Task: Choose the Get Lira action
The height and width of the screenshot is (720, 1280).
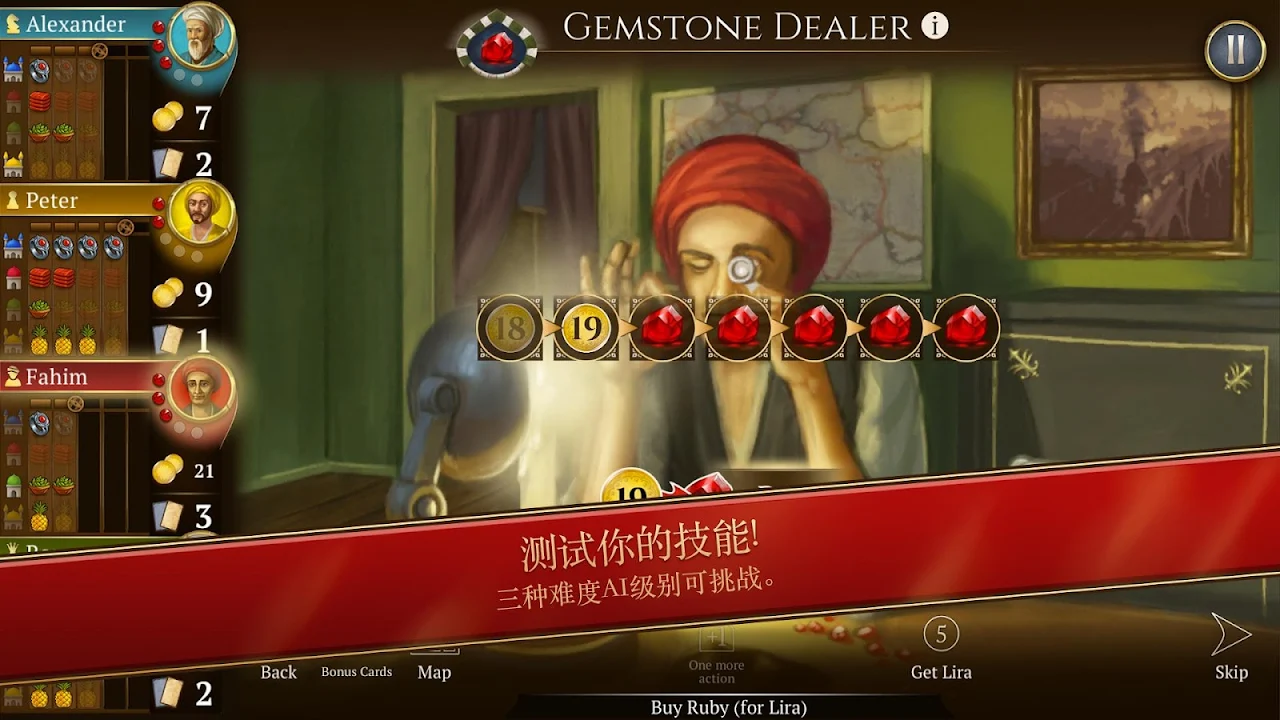Action: (941, 650)
